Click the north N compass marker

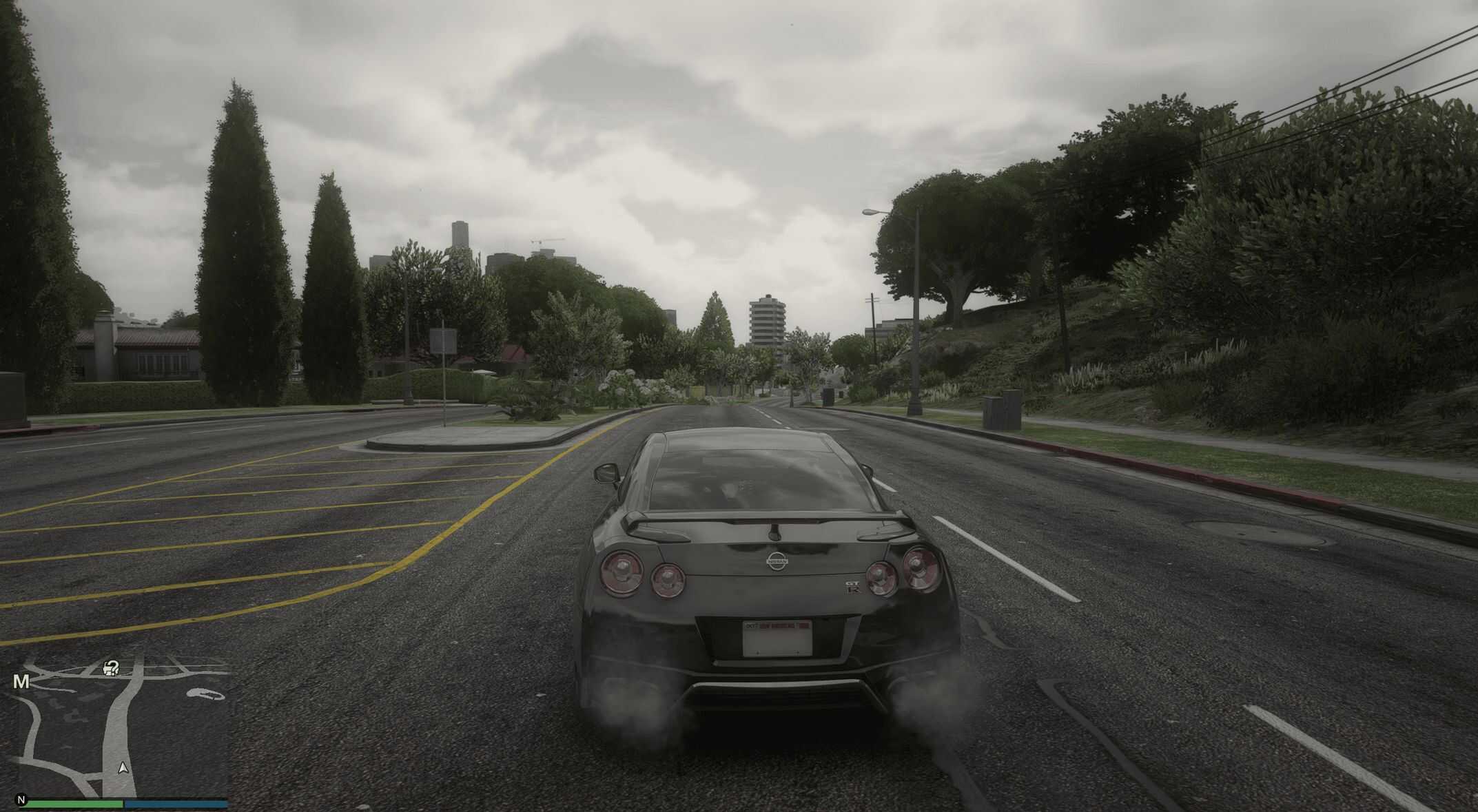(21, 800)
